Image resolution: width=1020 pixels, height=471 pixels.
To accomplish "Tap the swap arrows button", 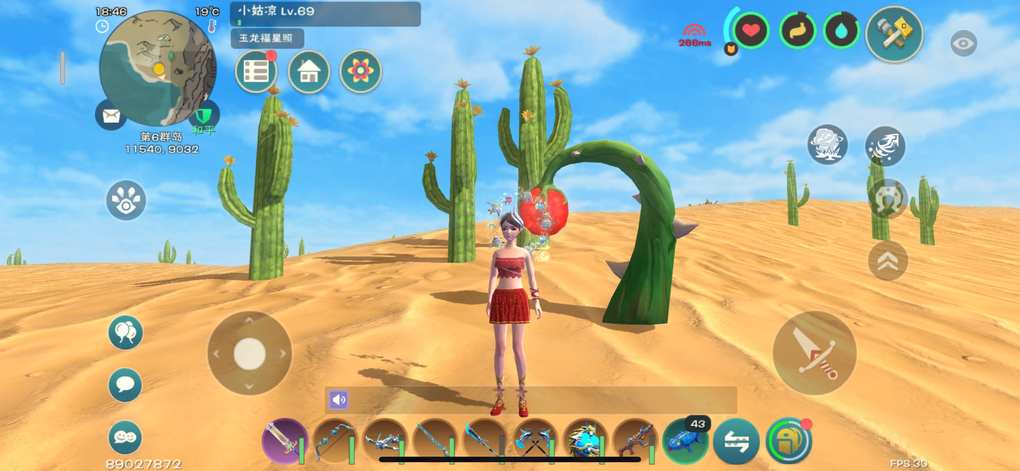I will 735,440.
